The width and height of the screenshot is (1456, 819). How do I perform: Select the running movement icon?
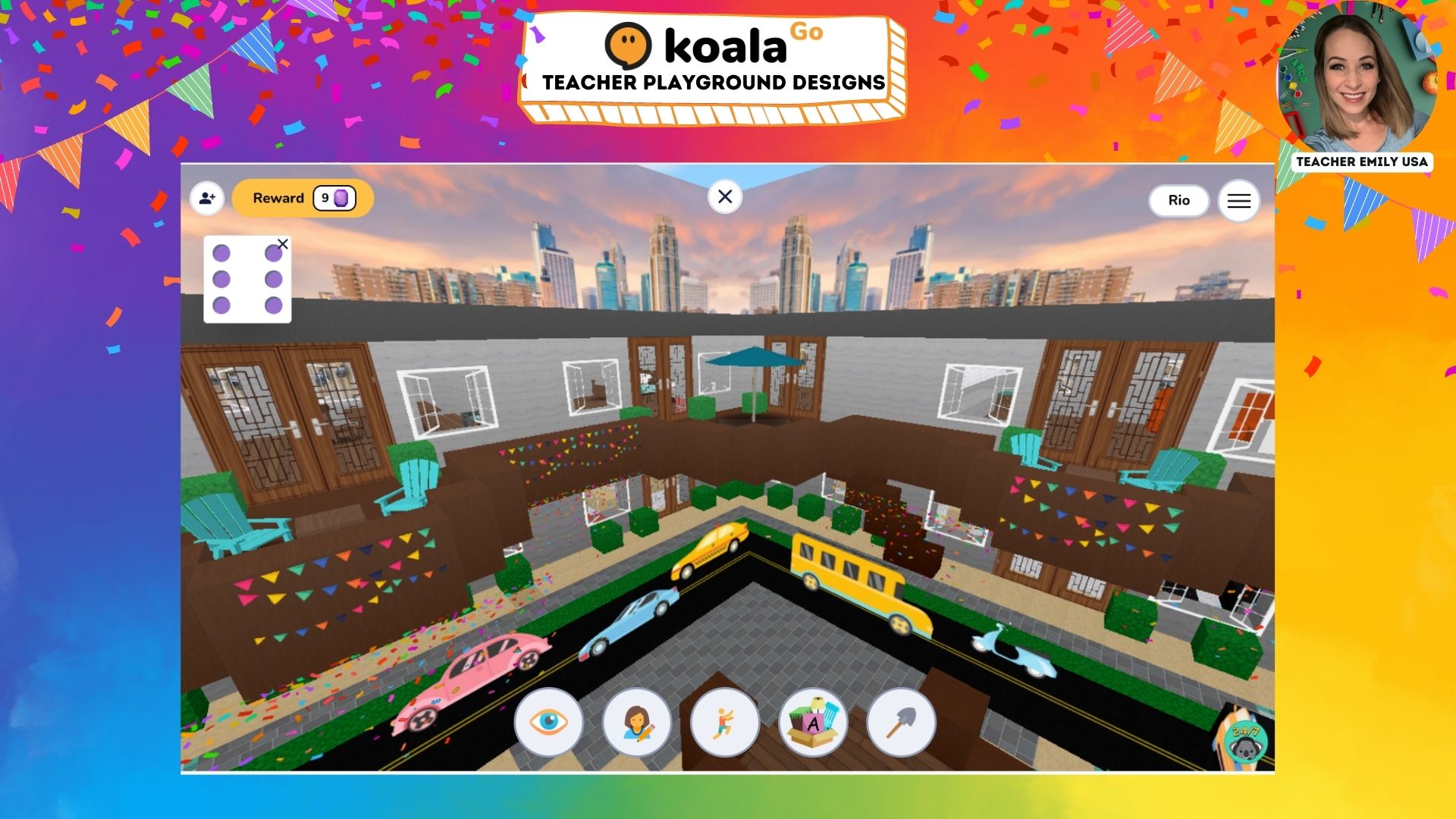tap(725, 723)
